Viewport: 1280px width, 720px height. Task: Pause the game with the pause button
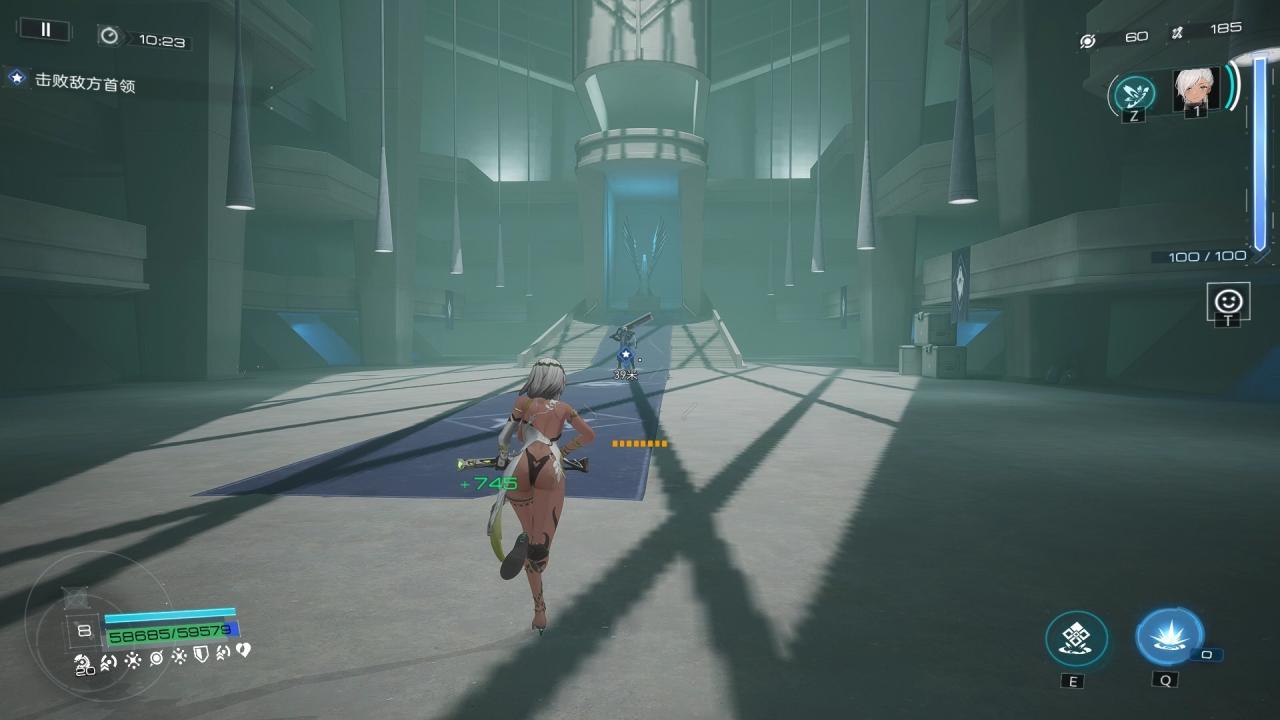tap(45, 30)
